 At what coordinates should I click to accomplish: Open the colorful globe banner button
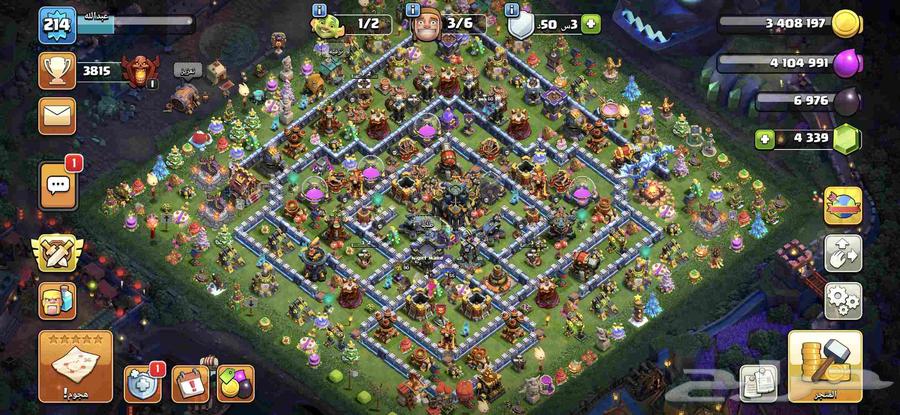(x=843, y=207)
